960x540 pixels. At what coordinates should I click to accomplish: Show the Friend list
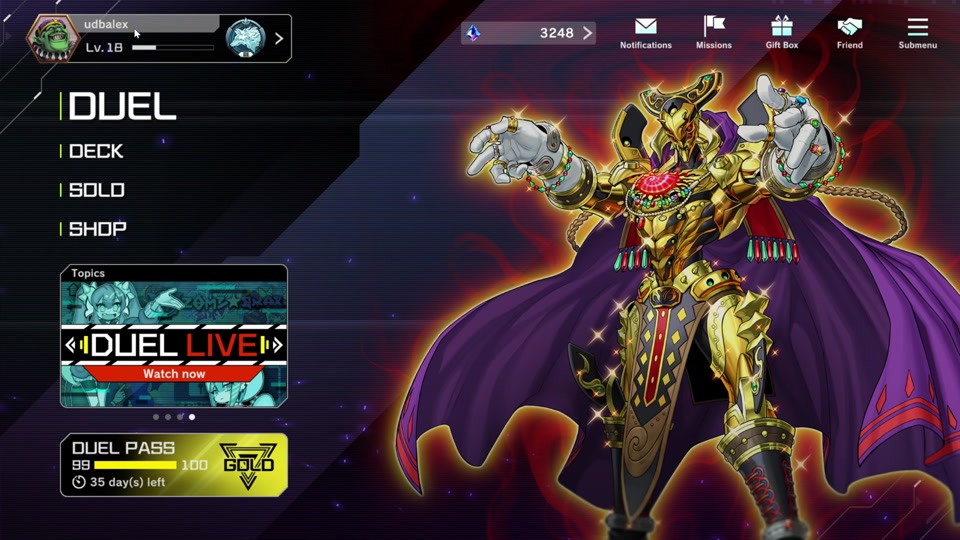click(850, 32)
